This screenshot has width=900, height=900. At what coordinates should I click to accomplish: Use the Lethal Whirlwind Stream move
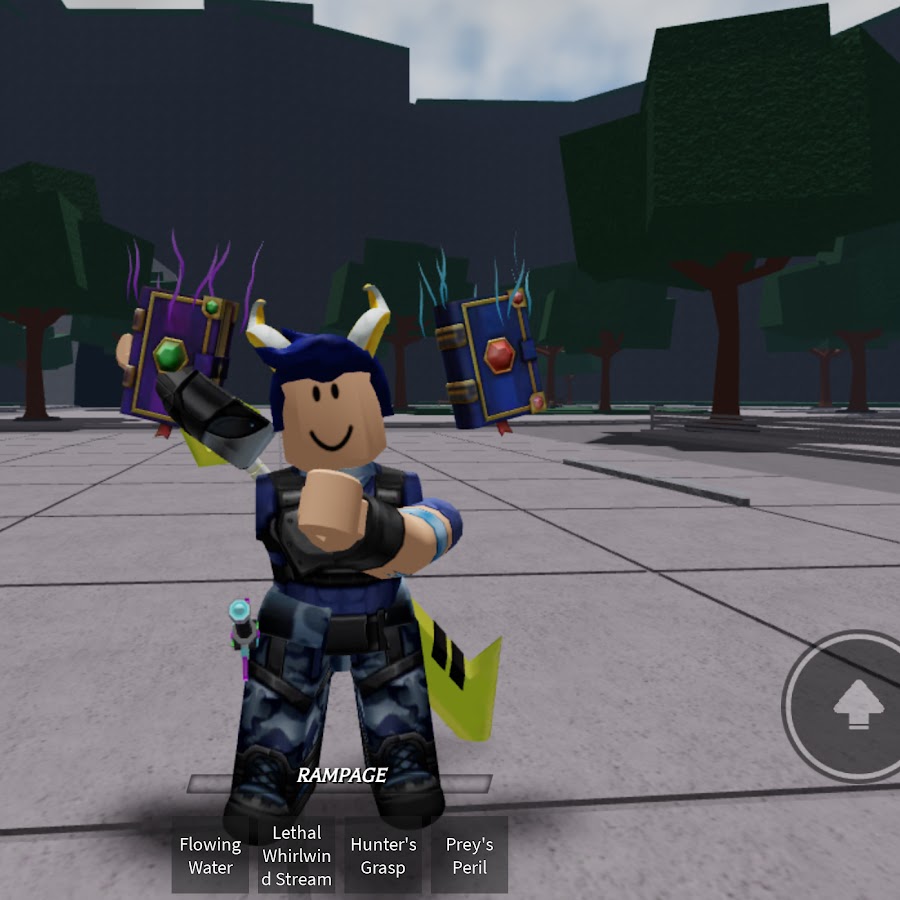click(x=296, y=855)
